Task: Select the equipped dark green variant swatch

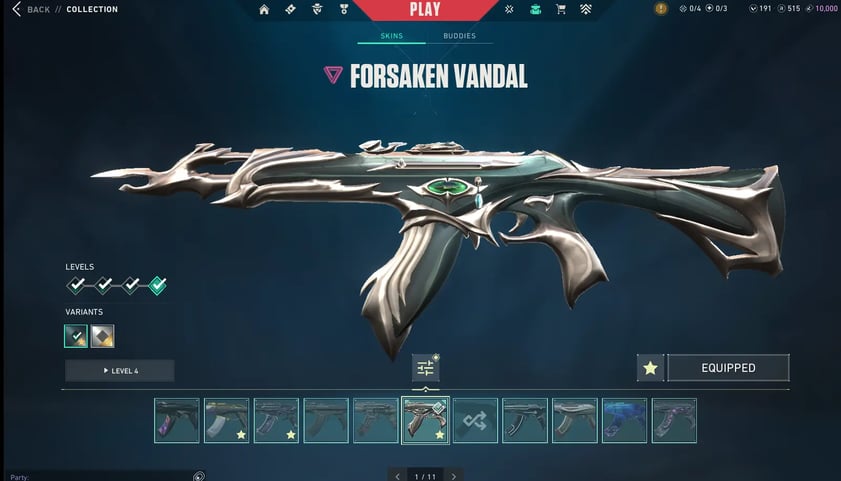Action: pyautogui.click(x=76, y=336)
